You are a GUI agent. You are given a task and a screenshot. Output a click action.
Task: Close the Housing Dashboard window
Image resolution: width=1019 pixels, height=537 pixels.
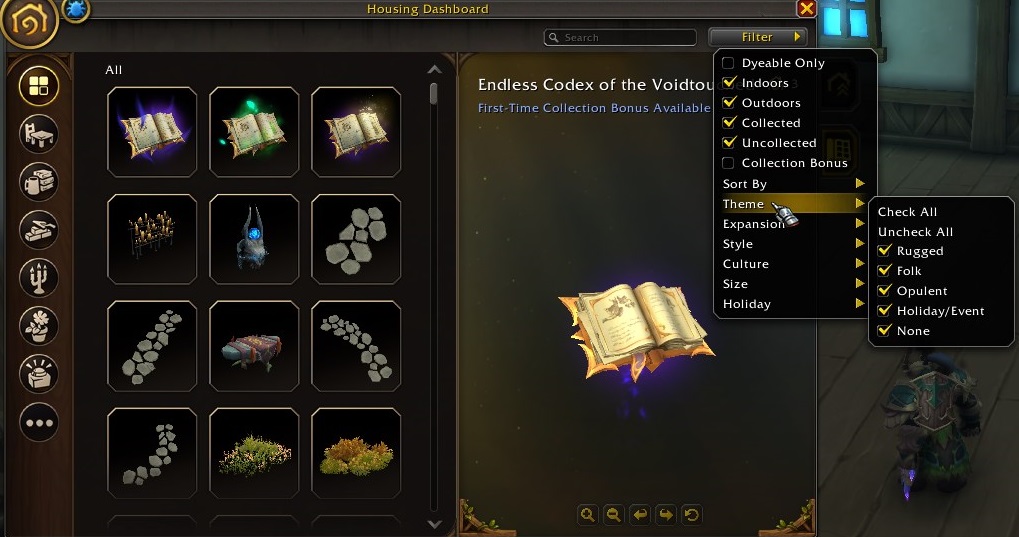806,9
